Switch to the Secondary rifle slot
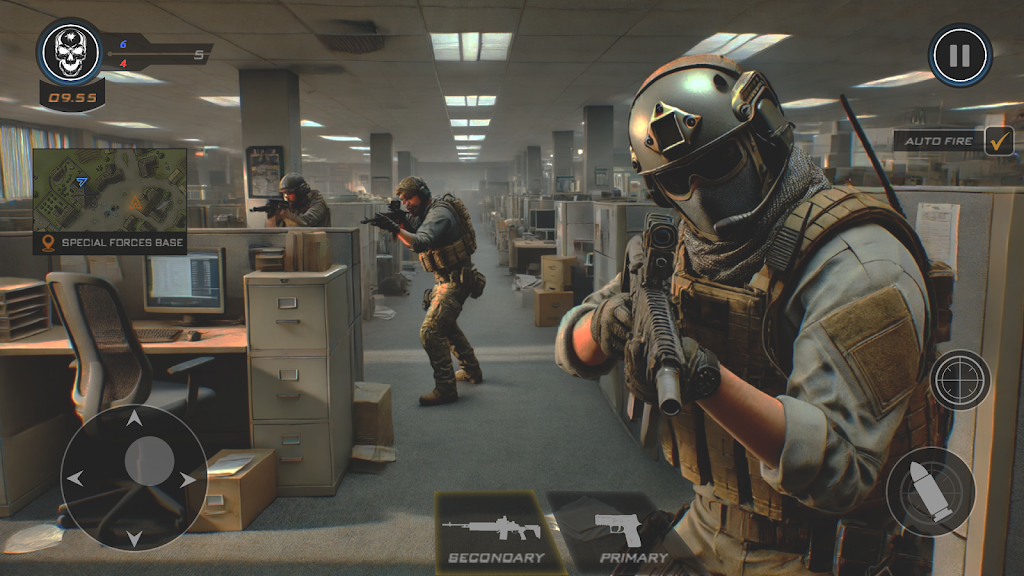1024x576 pixels. [x=495, y=532]
